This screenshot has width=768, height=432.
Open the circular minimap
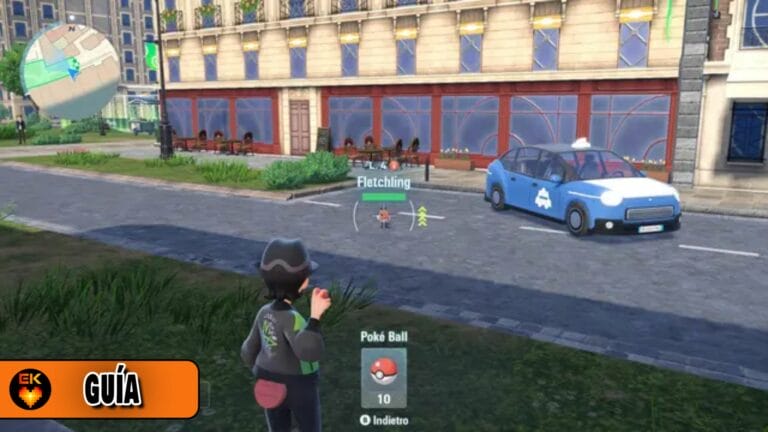point(69,70)
